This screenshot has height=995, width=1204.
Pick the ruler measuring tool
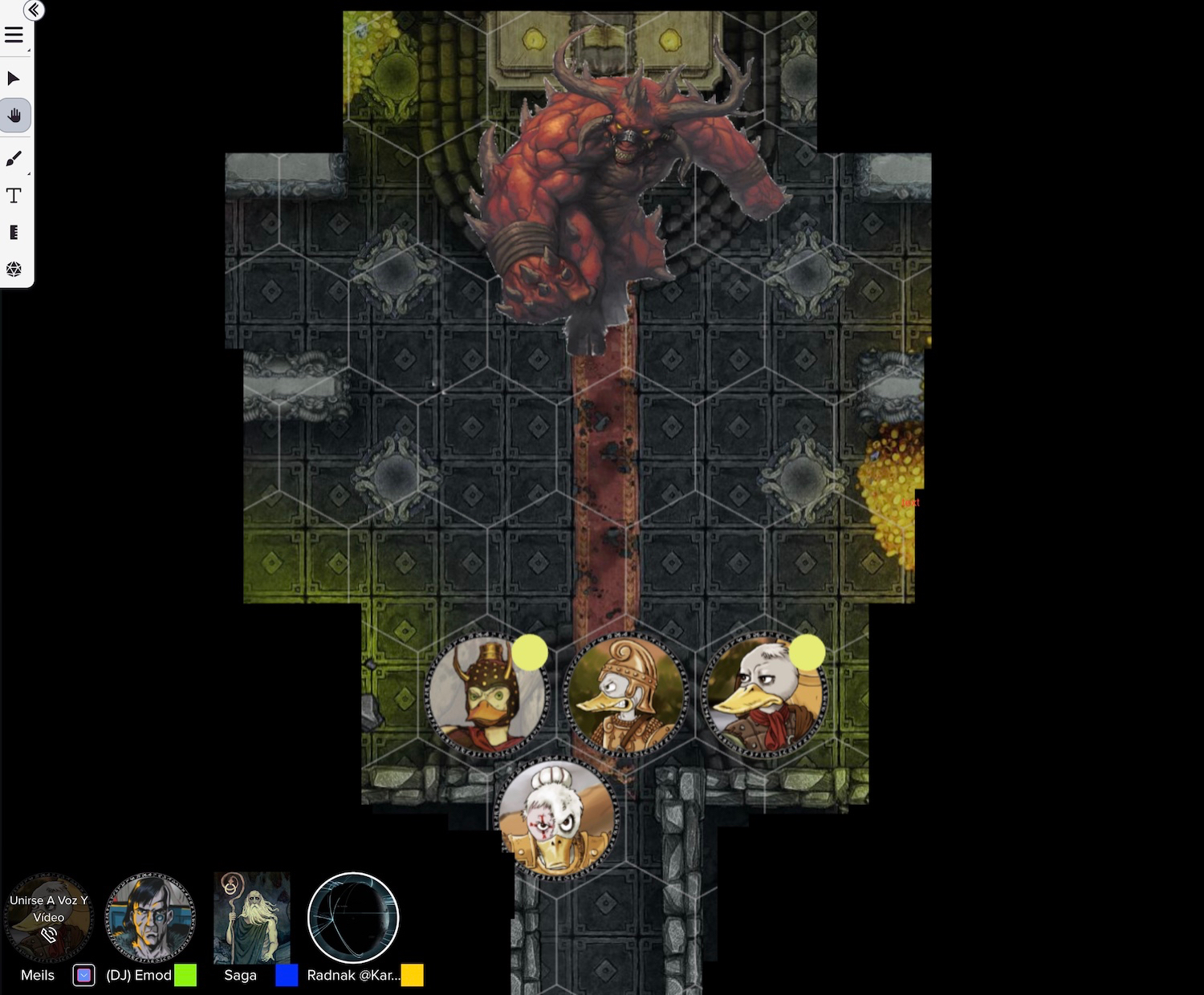click(x=14, y=233)
